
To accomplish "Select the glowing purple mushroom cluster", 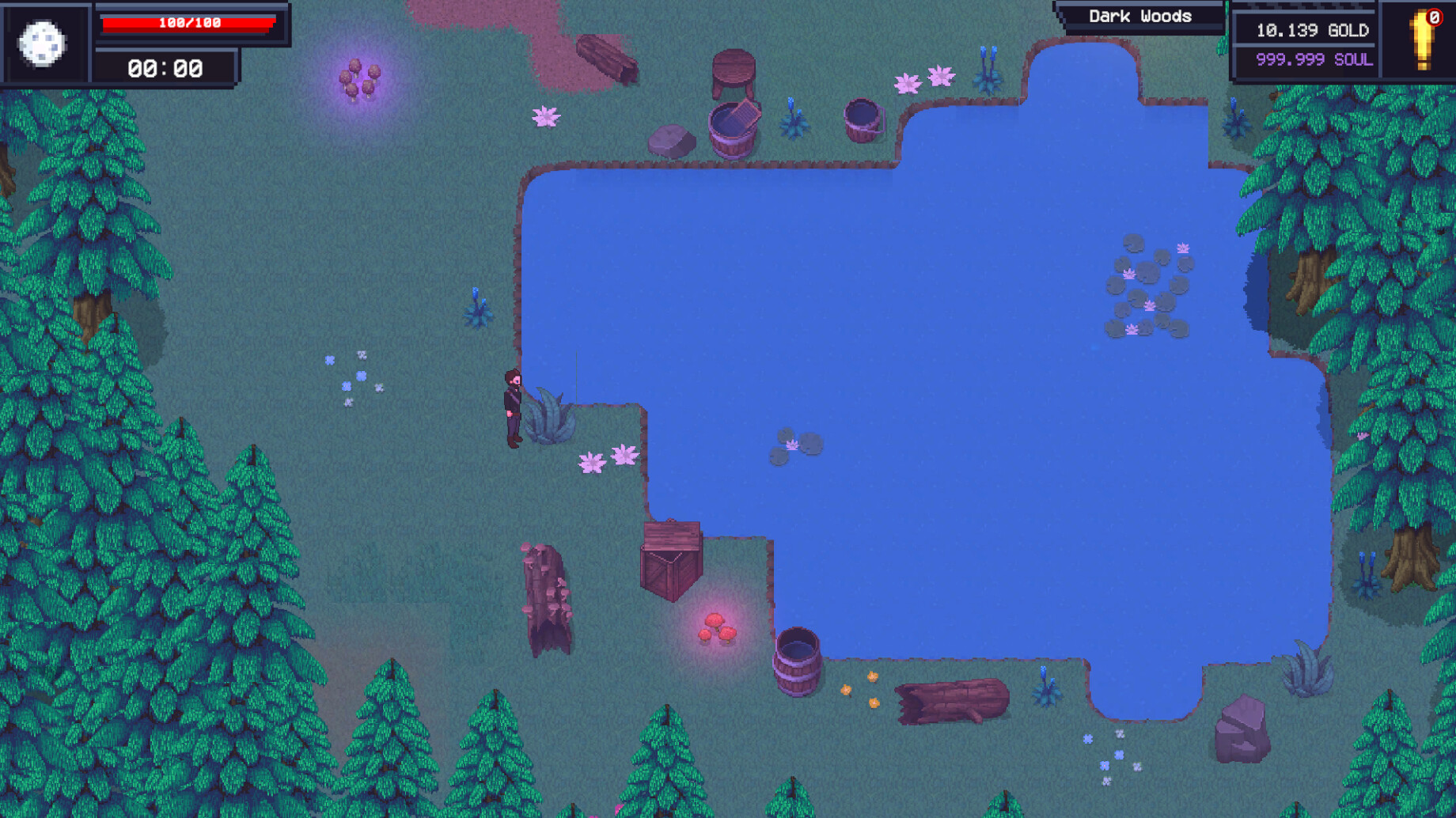I will pos(360,79).
